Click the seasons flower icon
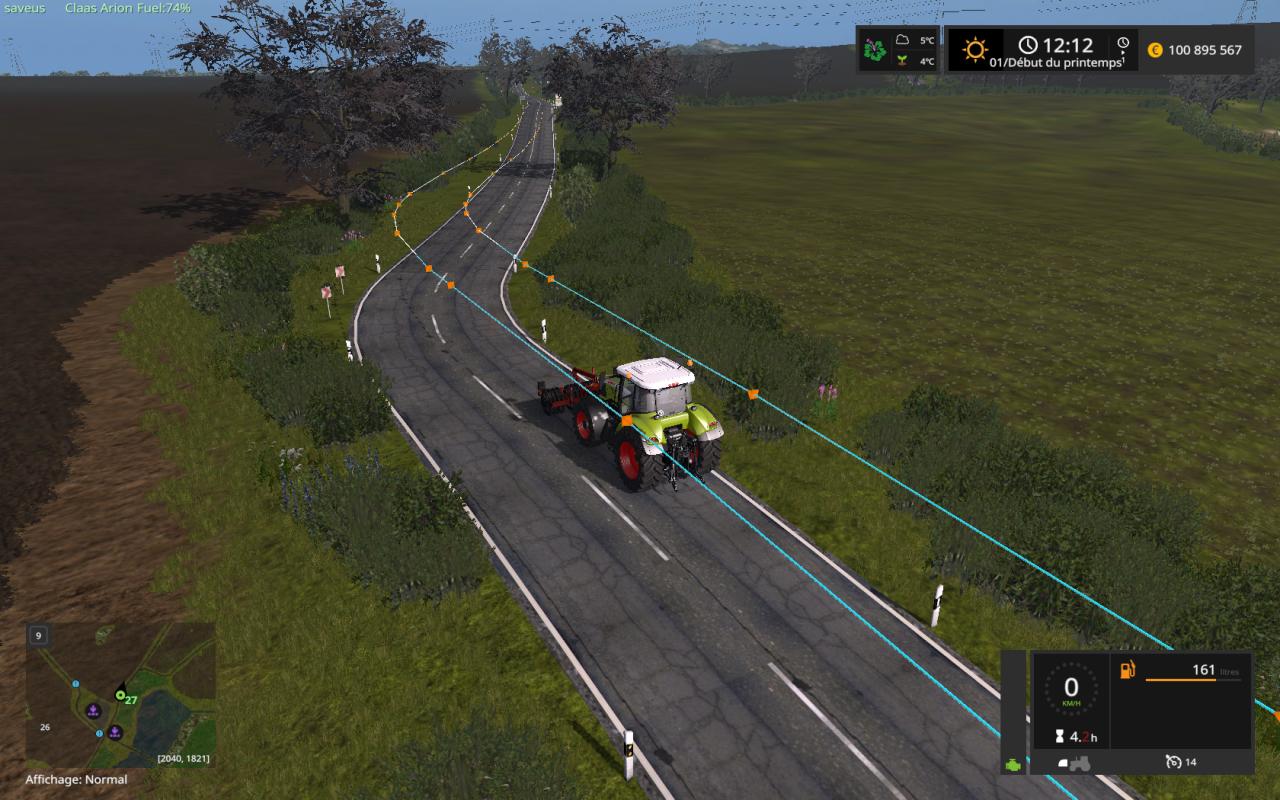1280x800 pixels. pyautogui.click(x=875, y=49)
